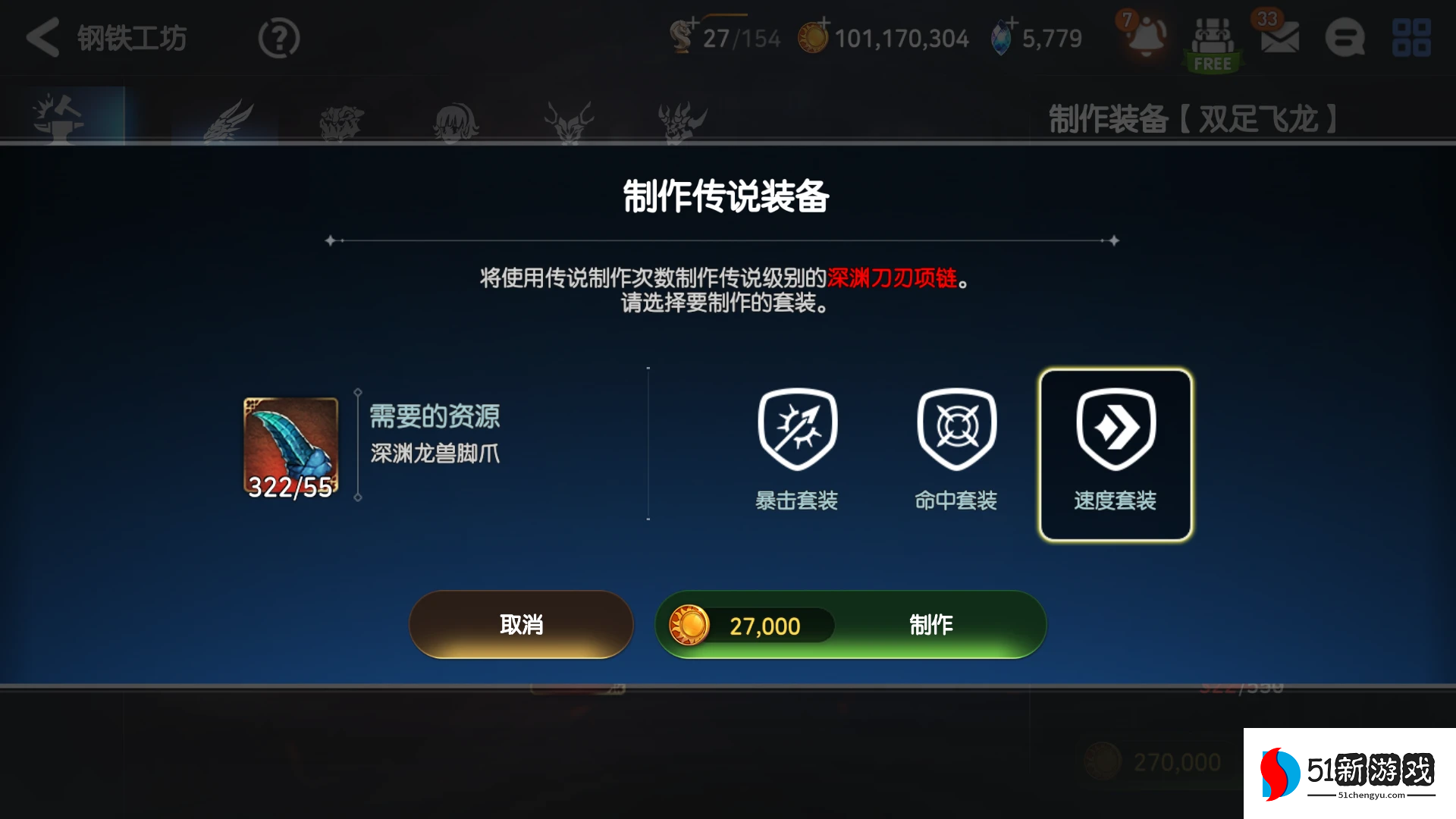Select the 暴击套装 crit set shield
Viewport: 1456px width, 819px height.
pos(796,430)
